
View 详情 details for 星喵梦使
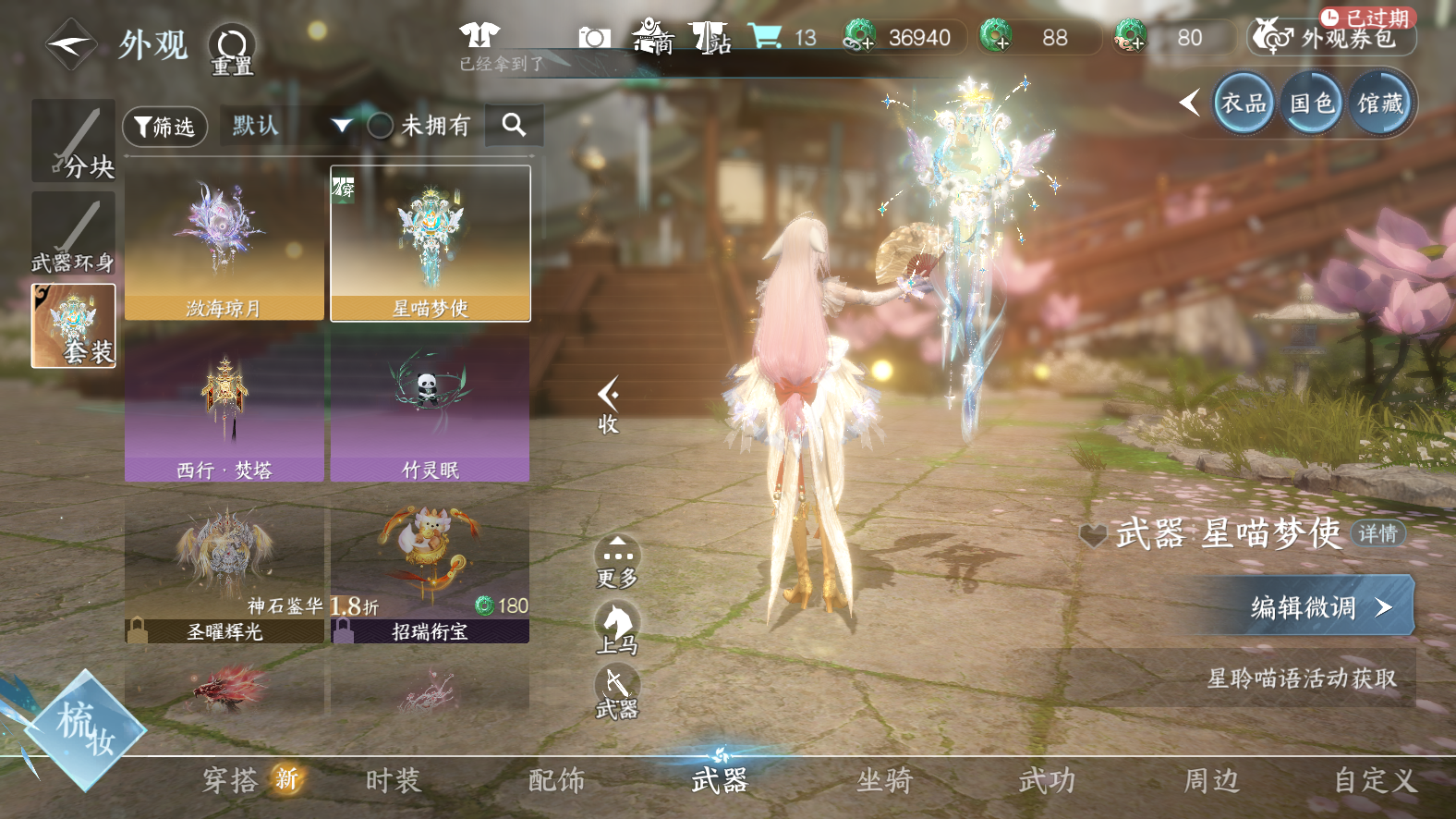(1377, 533)
